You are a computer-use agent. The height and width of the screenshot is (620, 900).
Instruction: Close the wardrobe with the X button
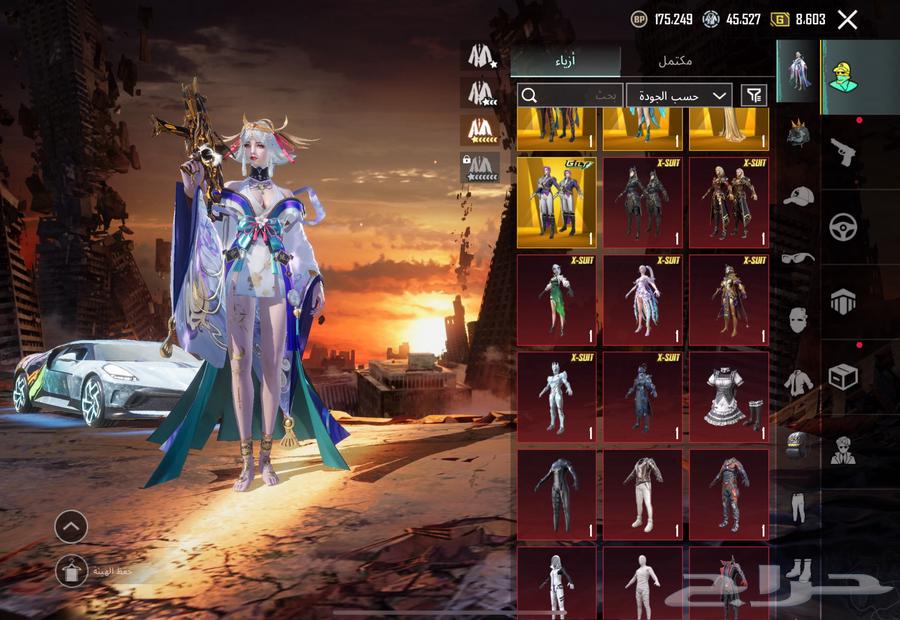coord(847,19)
